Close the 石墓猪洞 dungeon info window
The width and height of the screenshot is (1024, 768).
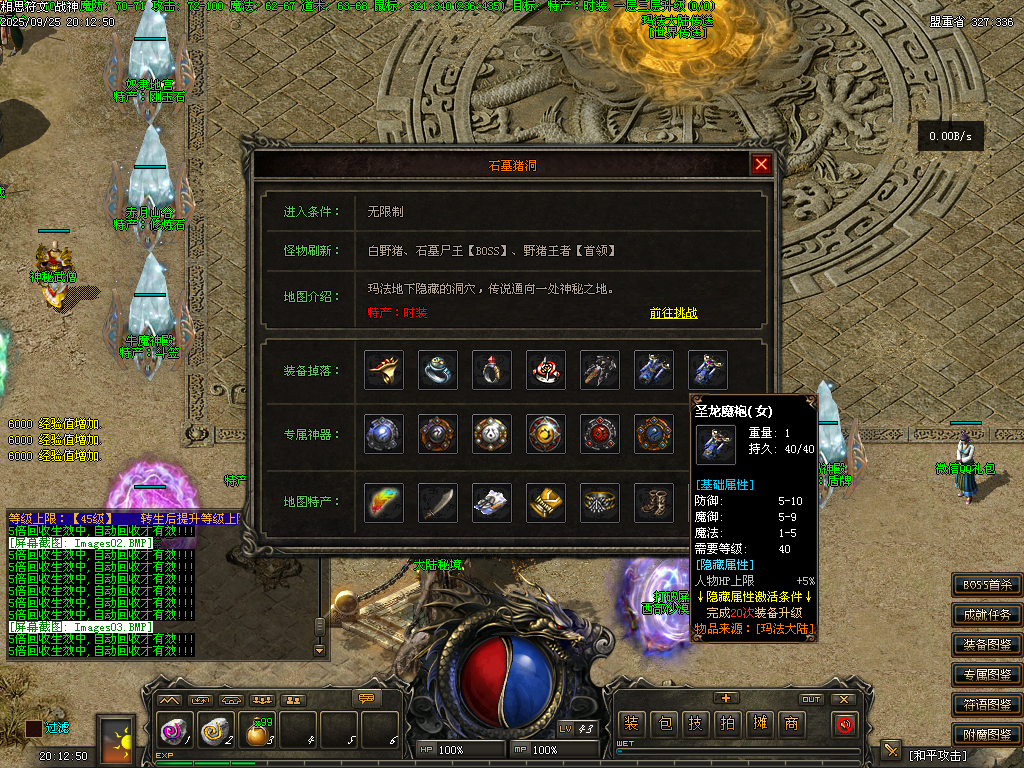[x=762, y=165]
